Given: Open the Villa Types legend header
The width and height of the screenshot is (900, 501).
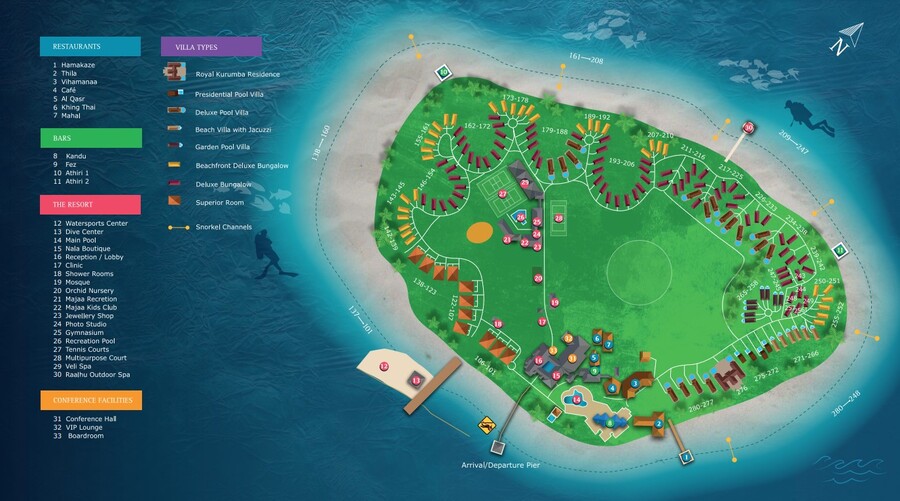Looking at the screenshot, I should pyautogui.click(x=211, y=46).
